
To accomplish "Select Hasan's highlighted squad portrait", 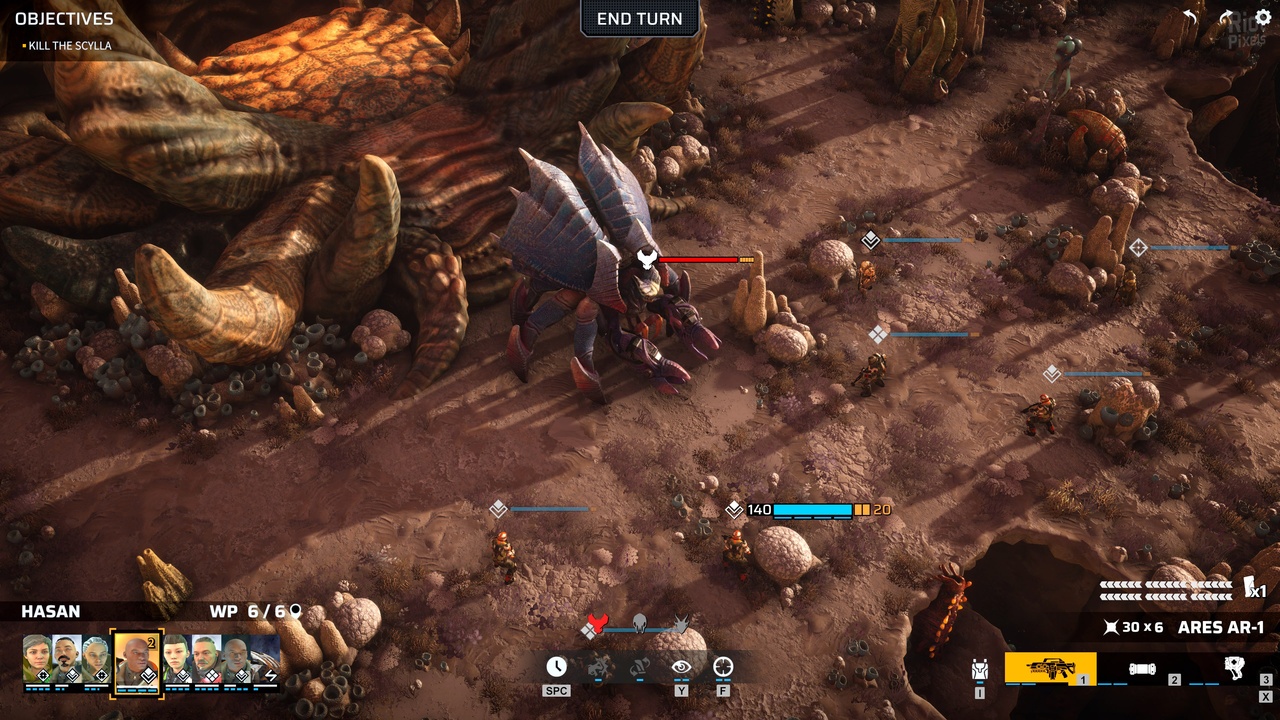I will (136, 660).
